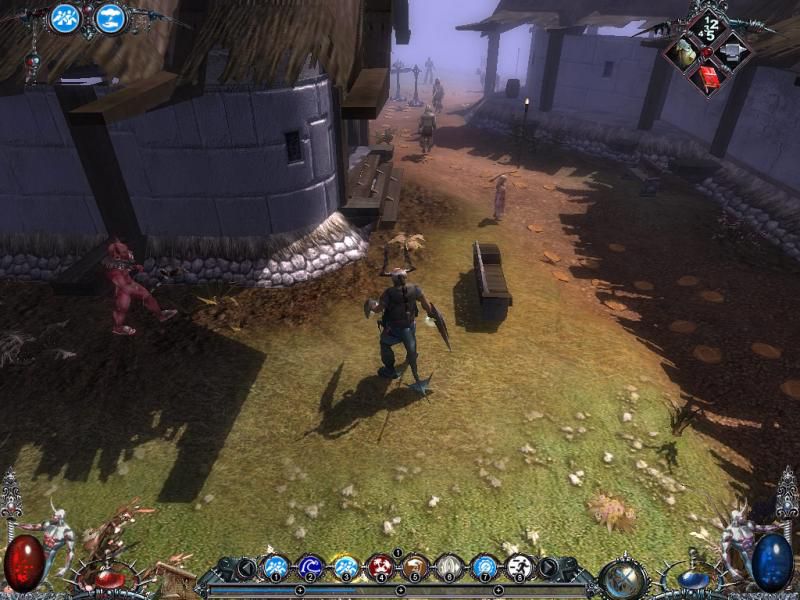Viewport: 800px width, 600px height.
Task: Select the blue active effect icon with figures
Action: [66, 18]
